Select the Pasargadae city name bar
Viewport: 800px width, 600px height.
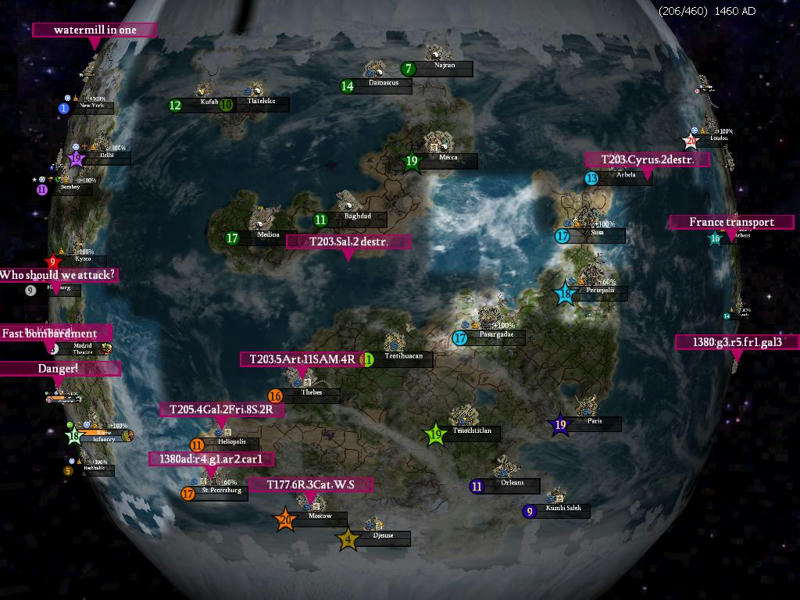[x=495, y=338]
